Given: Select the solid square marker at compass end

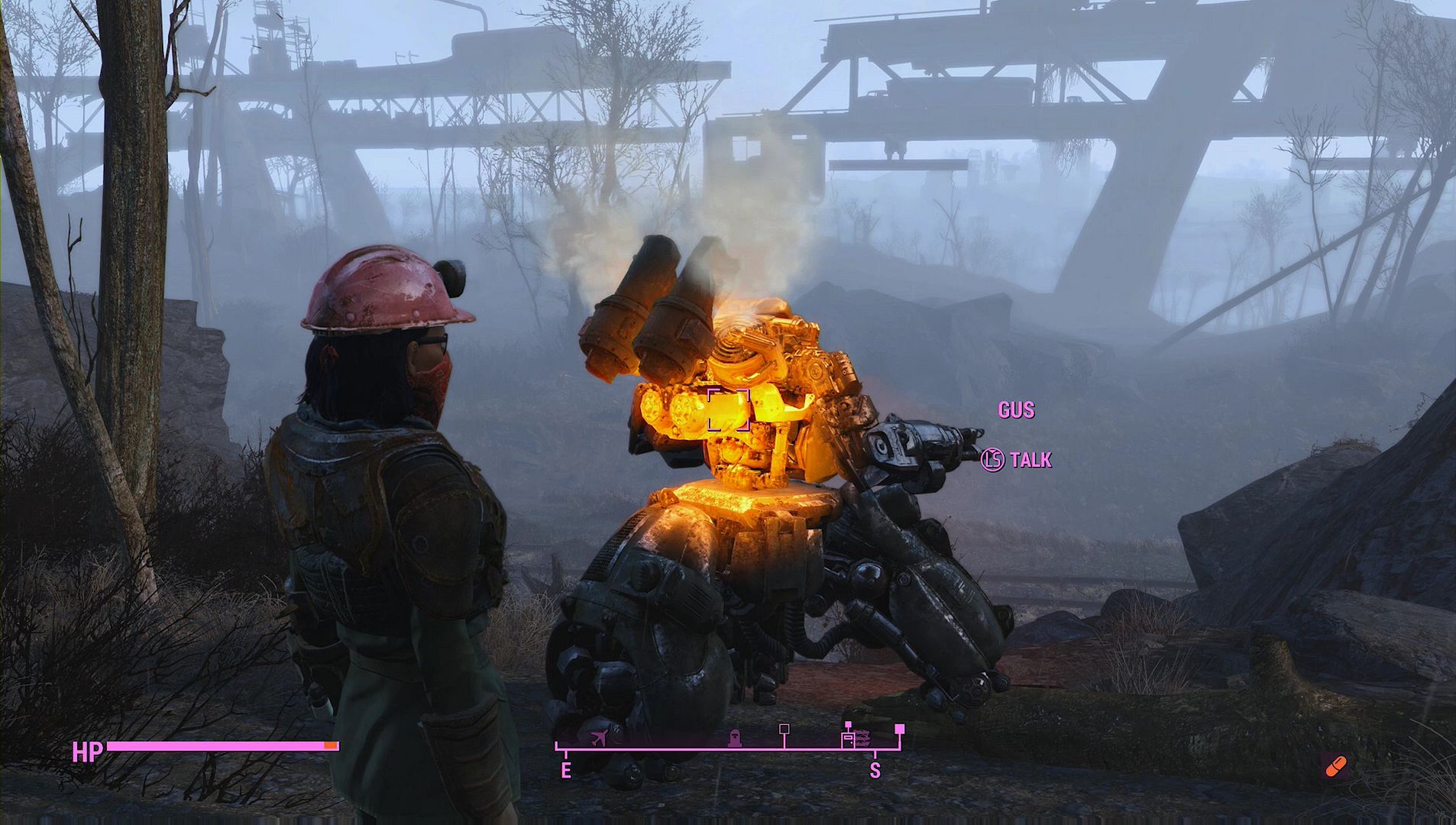Looking at the screenshot, I should point(900,729).
